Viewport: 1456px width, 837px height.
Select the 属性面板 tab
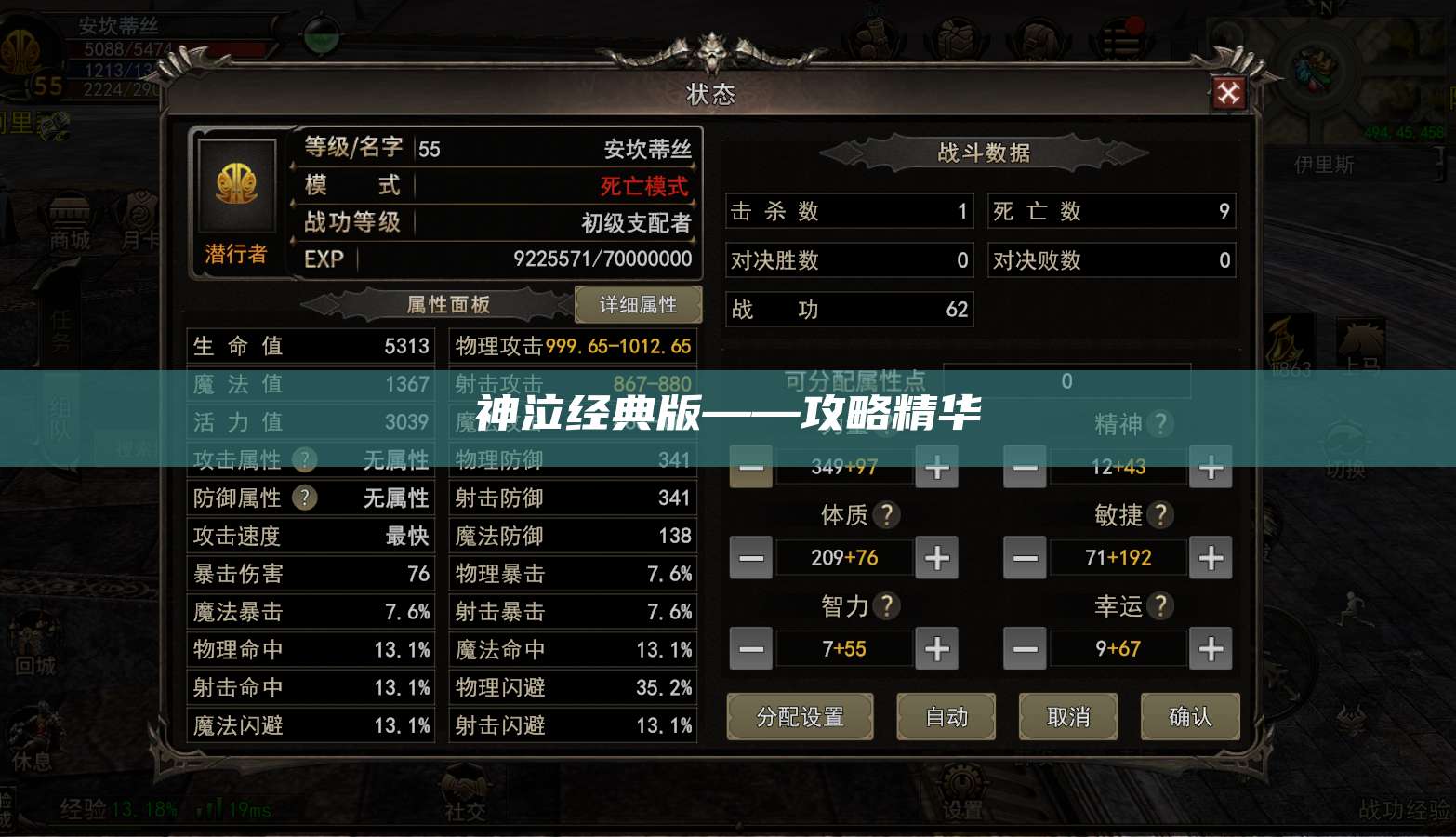click(x=446, y=305)
